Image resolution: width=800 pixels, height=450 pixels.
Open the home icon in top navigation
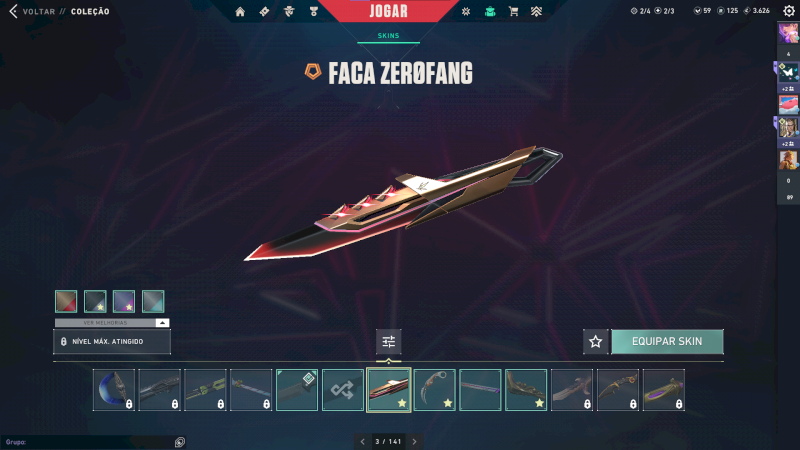tap(240, 12)
